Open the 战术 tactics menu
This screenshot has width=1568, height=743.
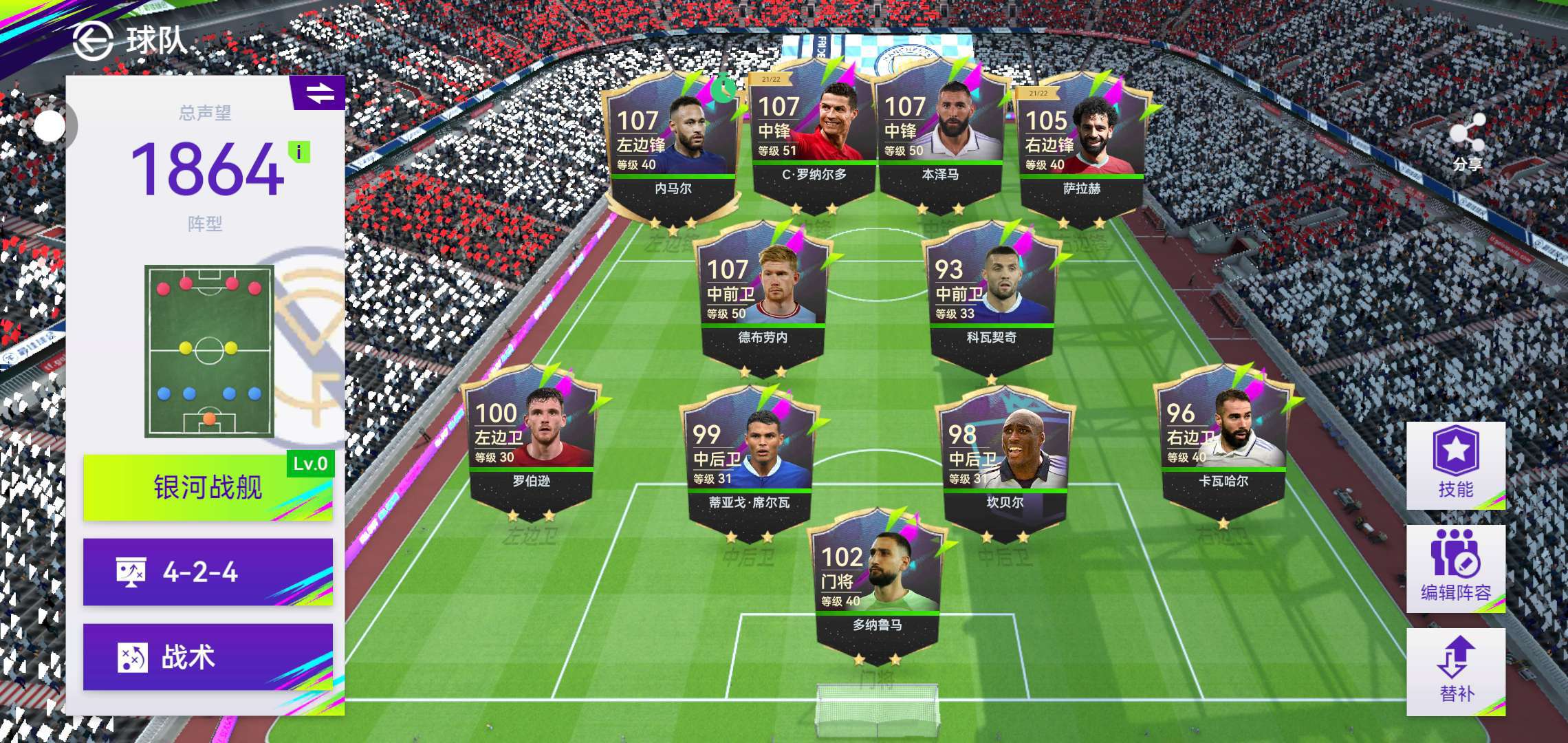[208, 657]
